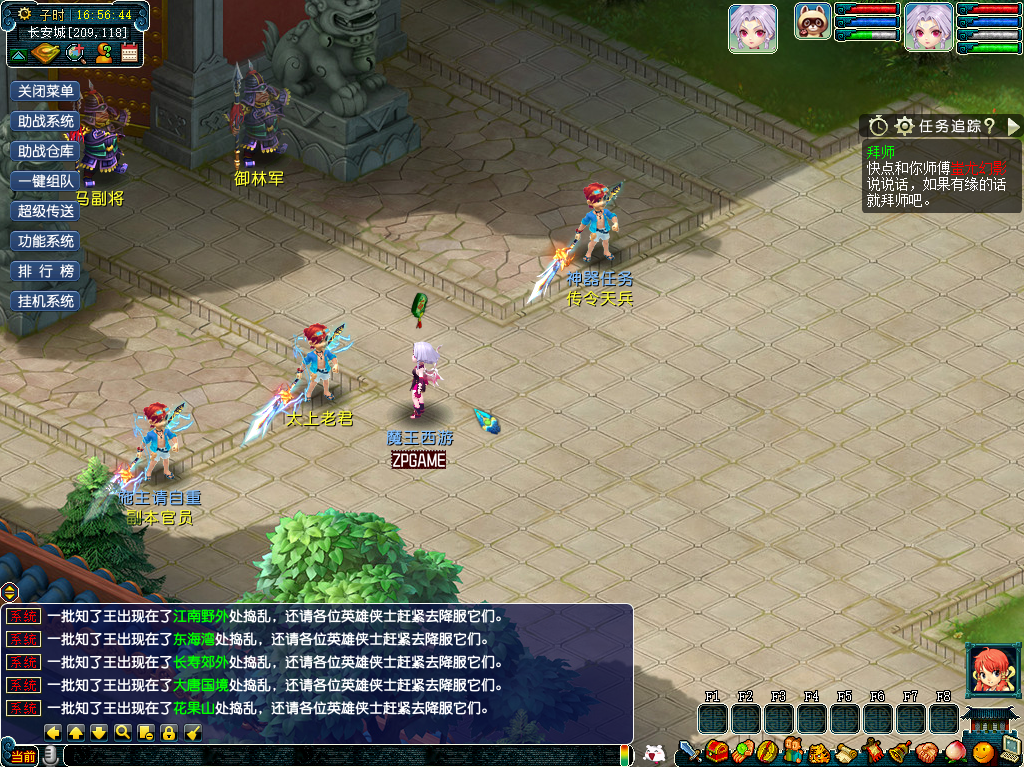Open the 助战系统 assist system
This screenshot has width=1024, height=767.
click(46, 121)
